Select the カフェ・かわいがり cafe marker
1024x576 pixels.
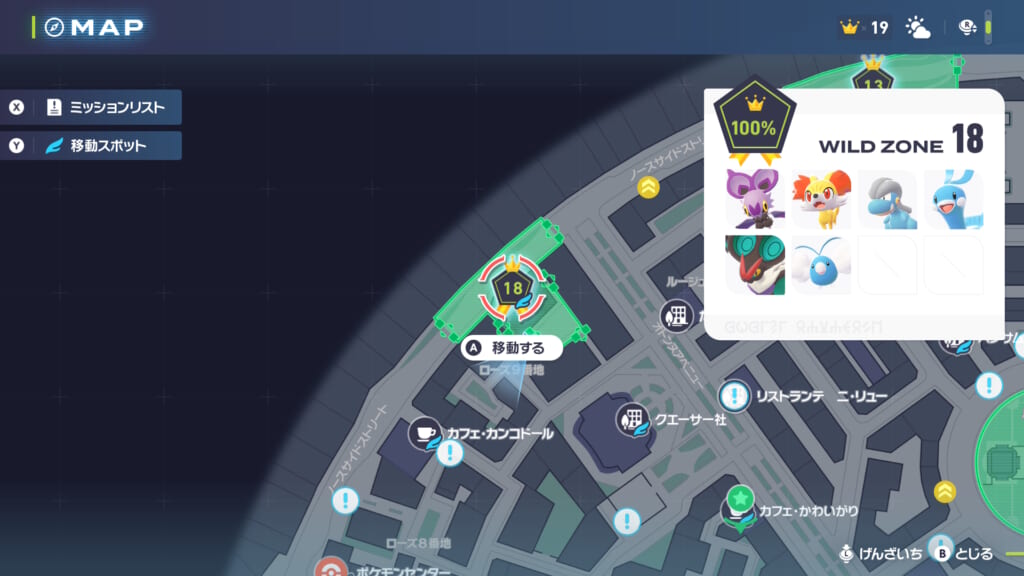pyautogui.click(x=740, y=510)
